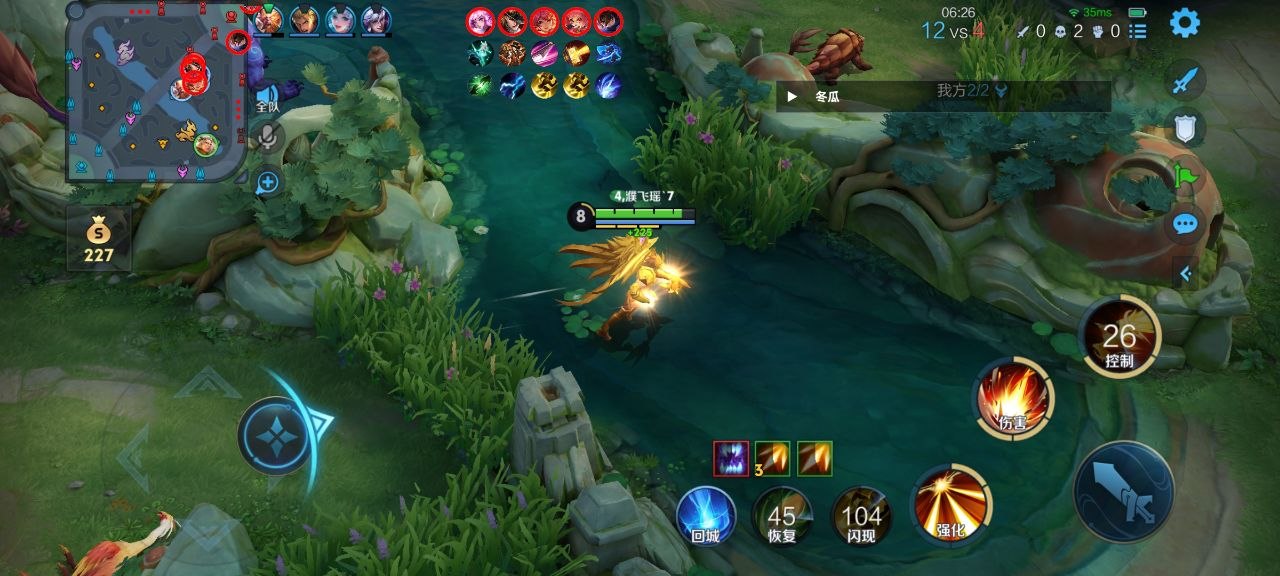Activate the 恢复 heal spell

point(781,516)
